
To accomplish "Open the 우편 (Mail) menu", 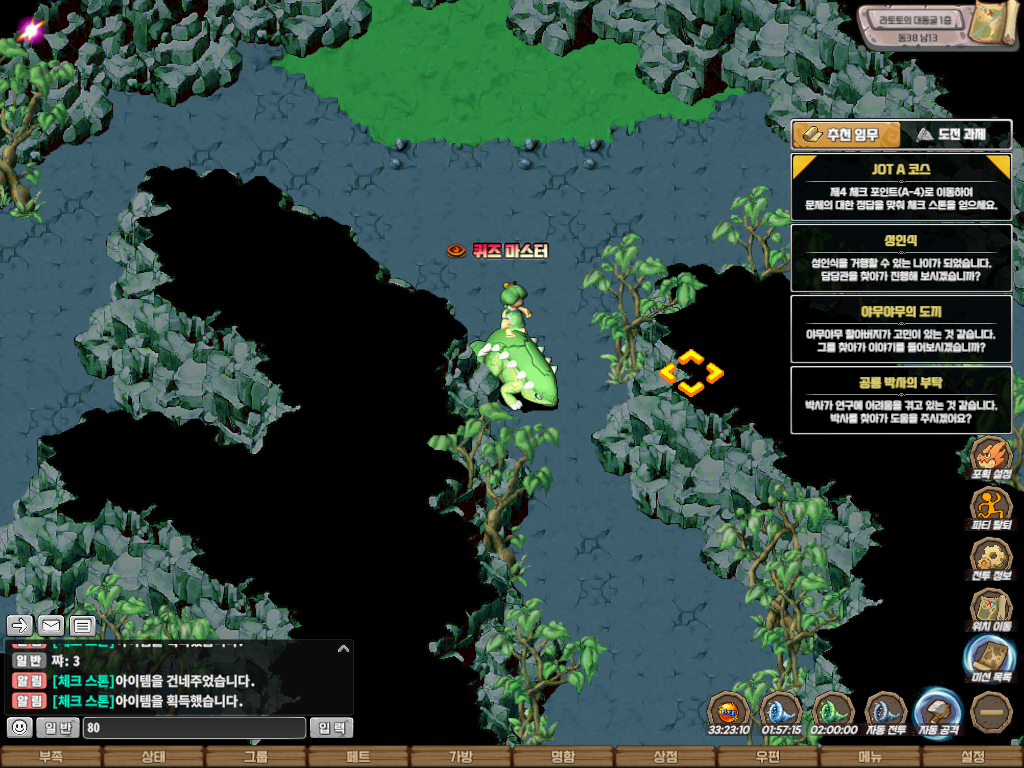I will point(768,757).
